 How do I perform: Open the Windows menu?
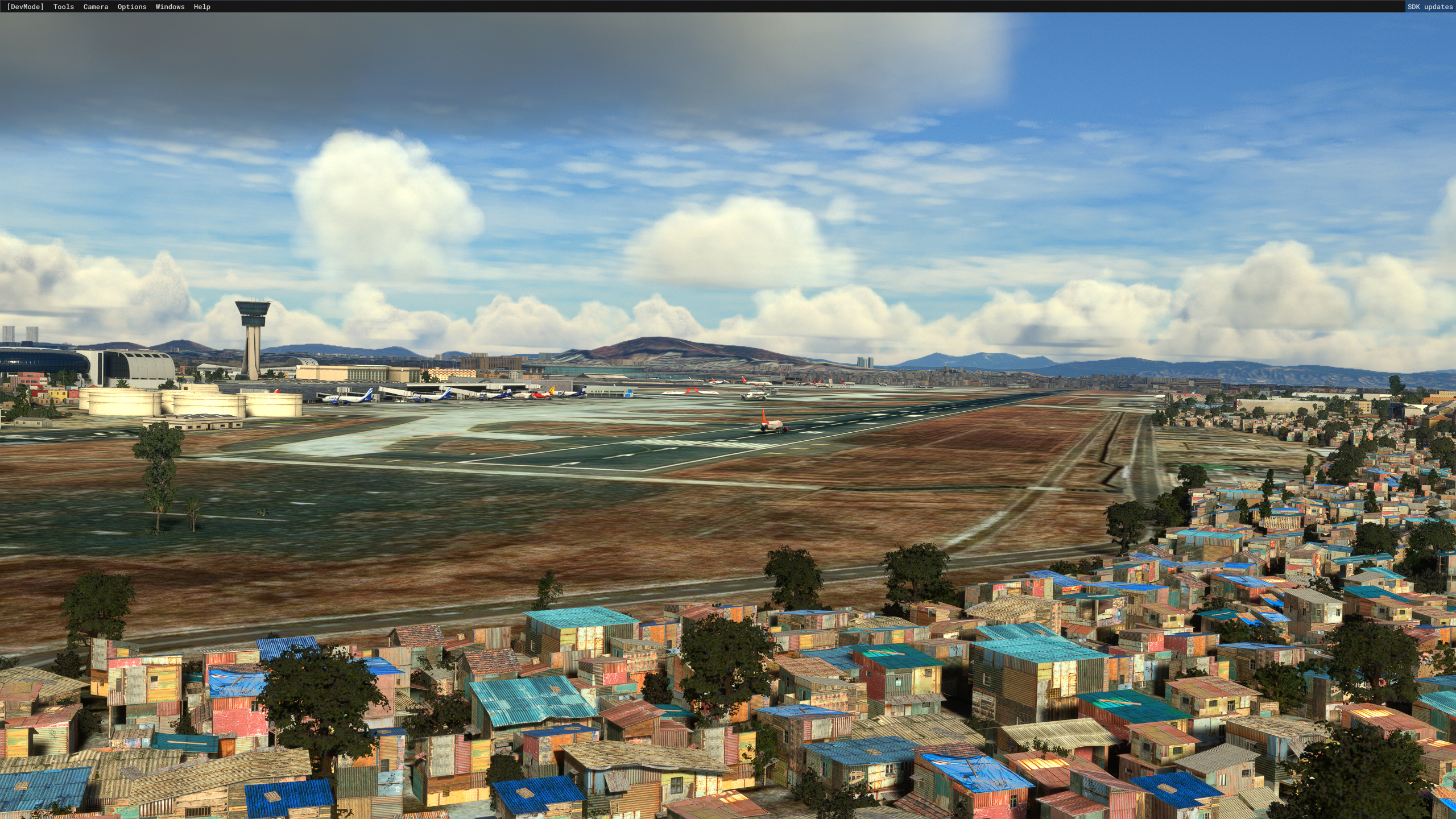(x=170, y=7)
